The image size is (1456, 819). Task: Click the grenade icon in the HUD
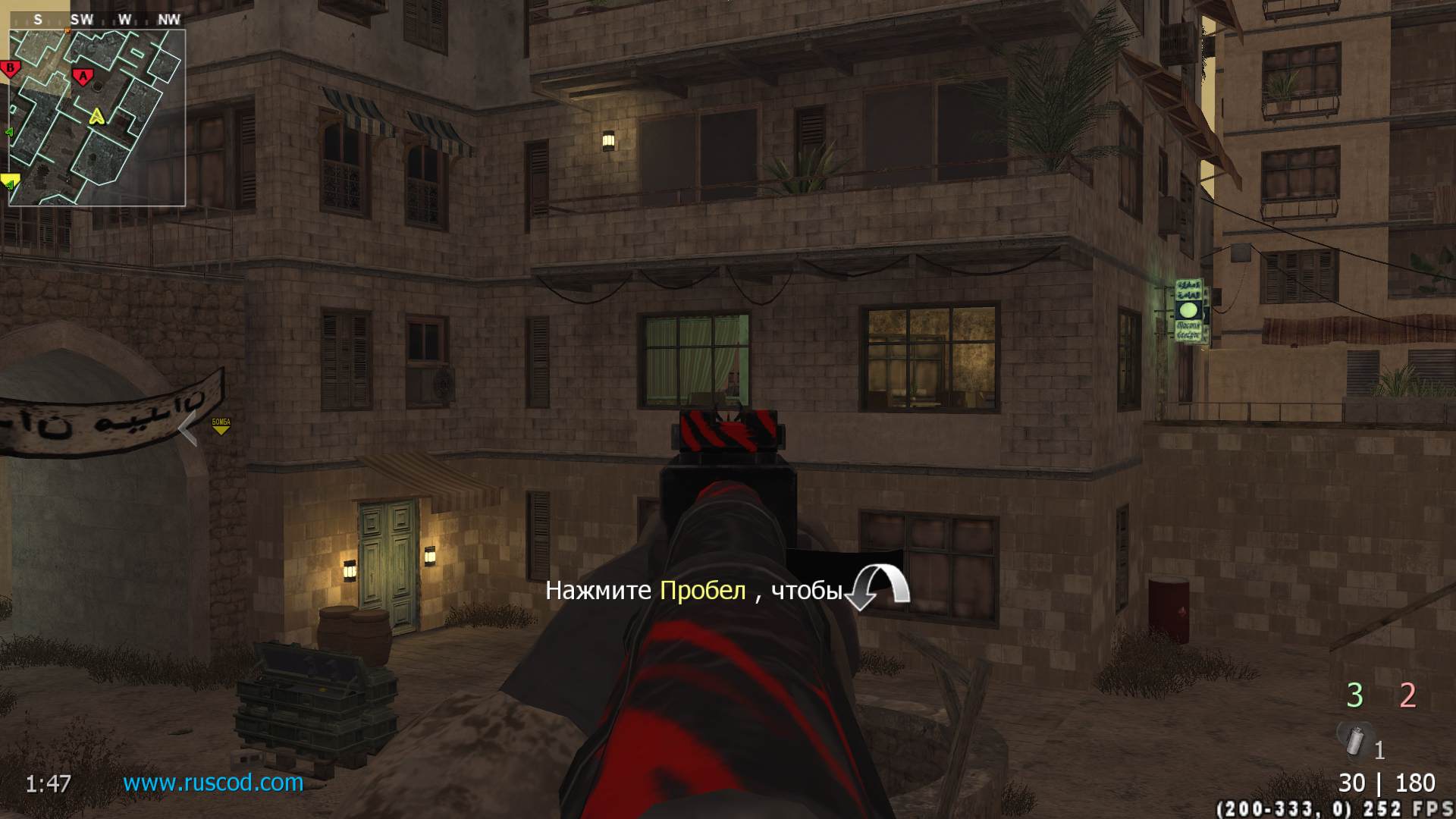click(1354, 740)
